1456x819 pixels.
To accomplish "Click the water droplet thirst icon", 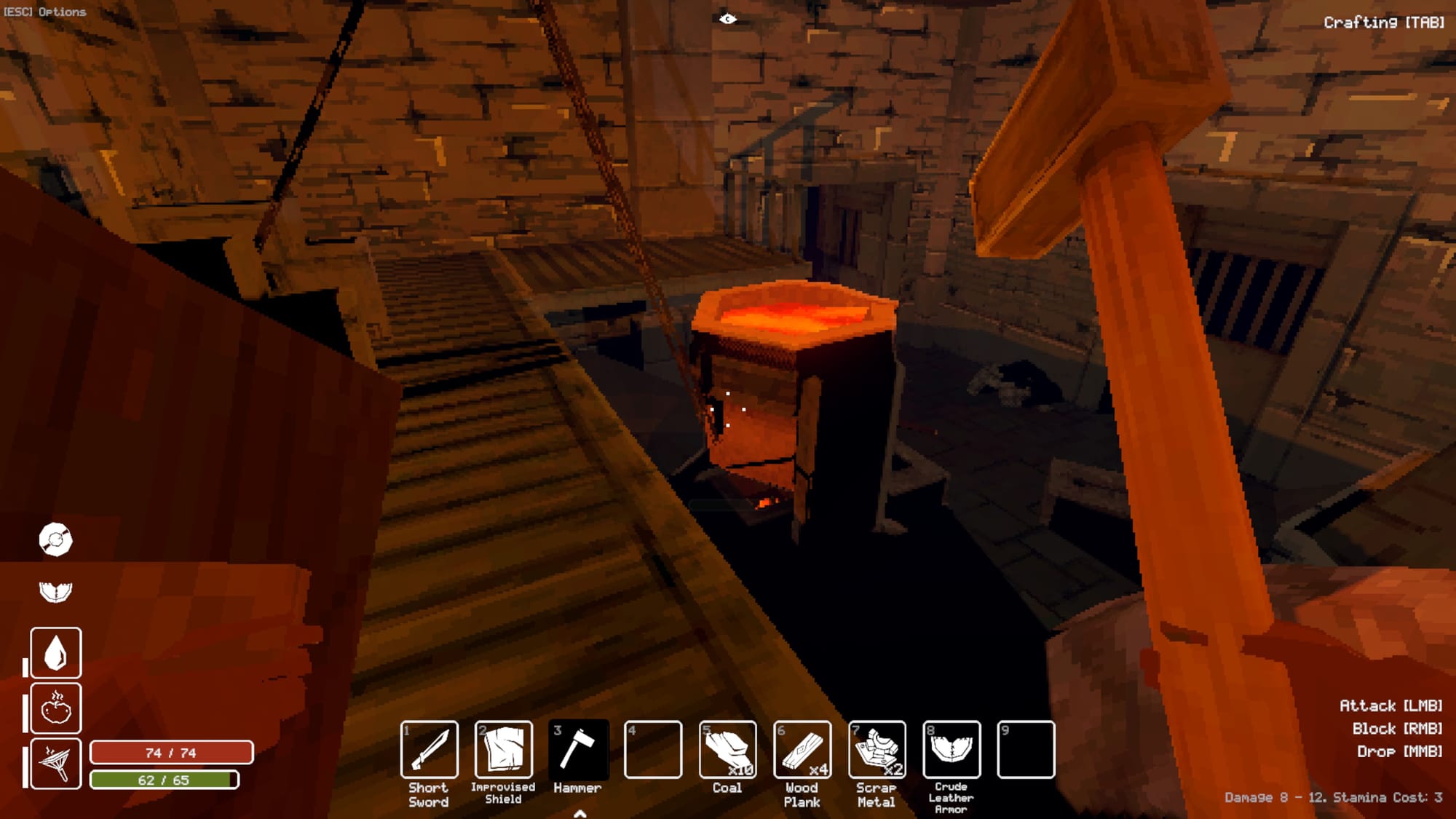I will tap(56, 652).
